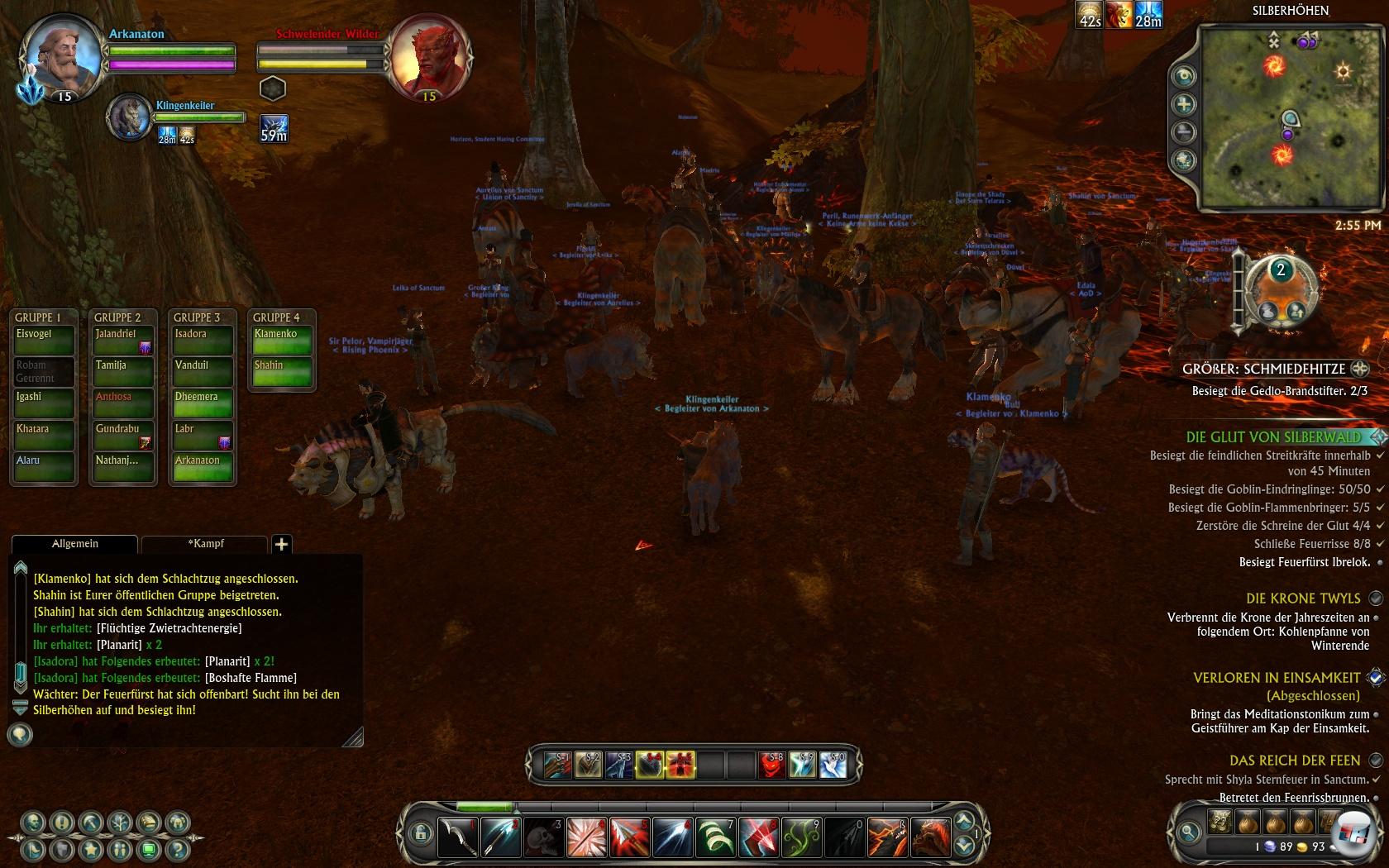Use the green vine ability in slot 9
Screen dimensions: 1389x868
pyautogui.click(x=801, y=837)
